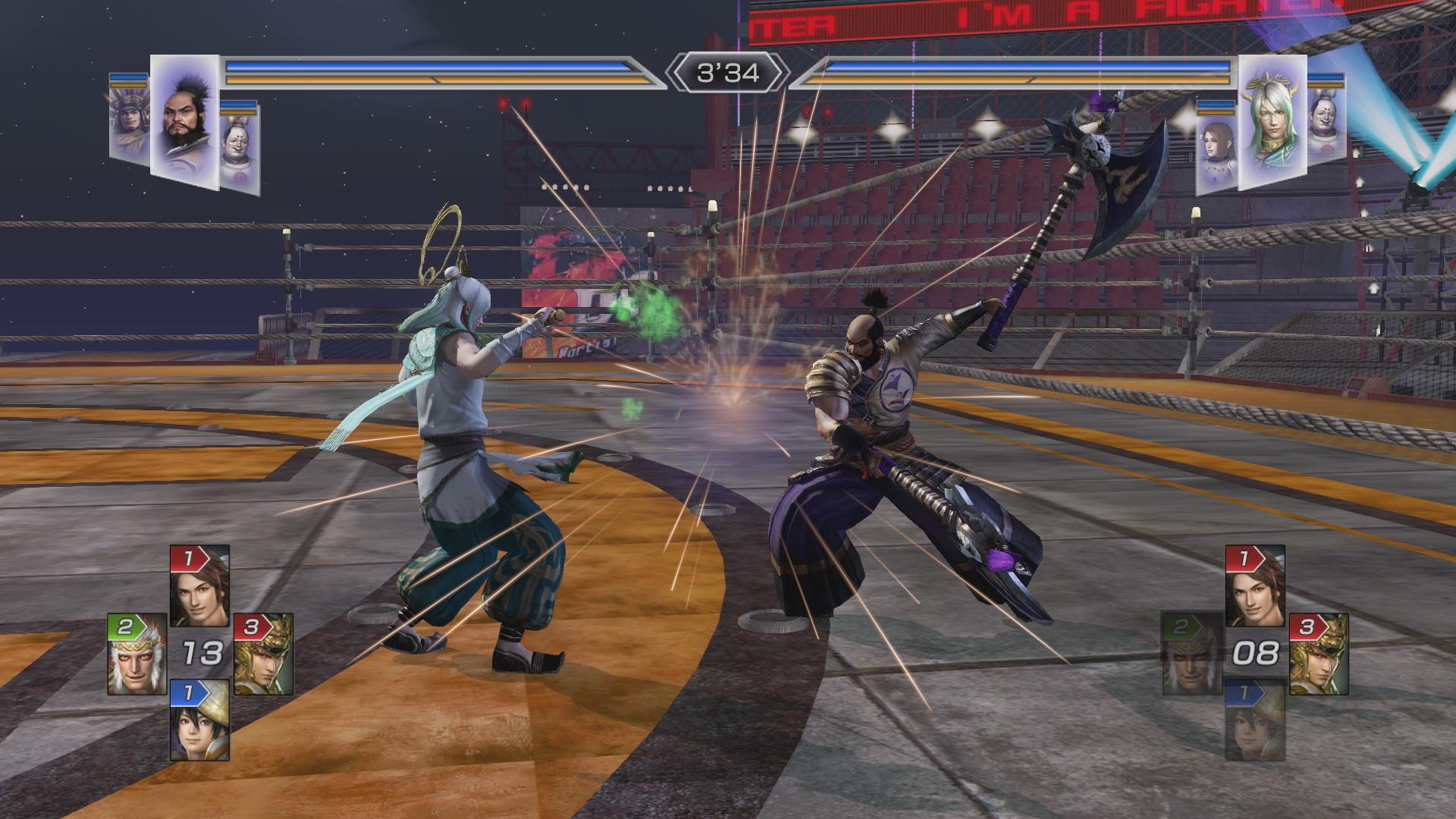
Task: Choose the brown-haired woman teammate portrait
Action: tap(1216, 152)
